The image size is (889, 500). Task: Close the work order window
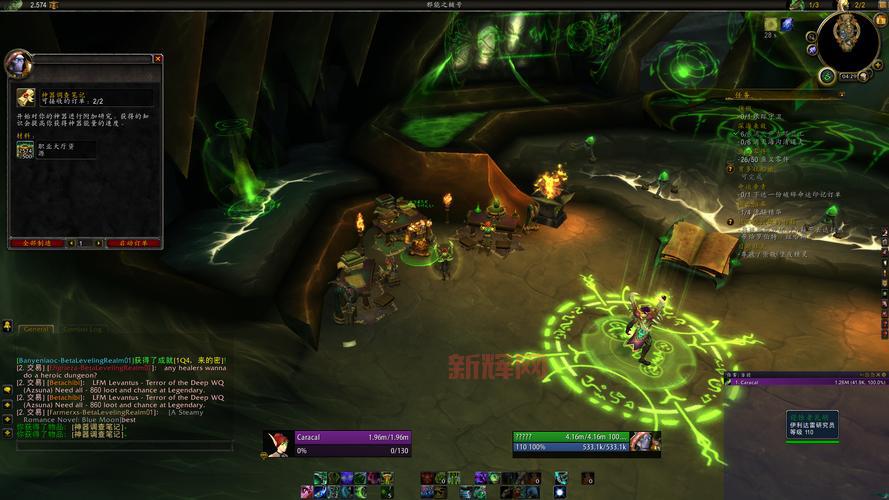point(158,59)
